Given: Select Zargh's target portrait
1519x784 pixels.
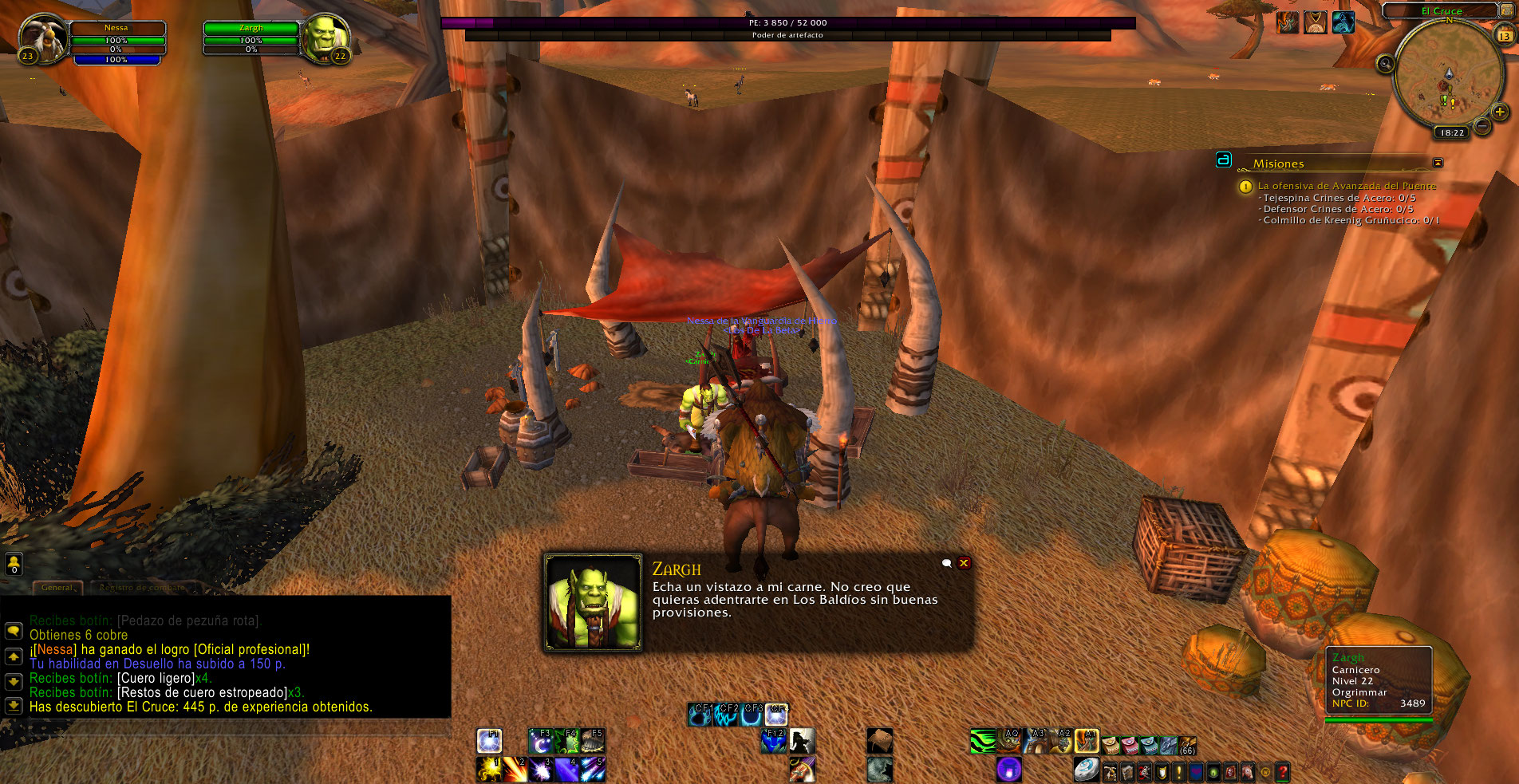Looking at the screenshot, I should tap(325, 37).
